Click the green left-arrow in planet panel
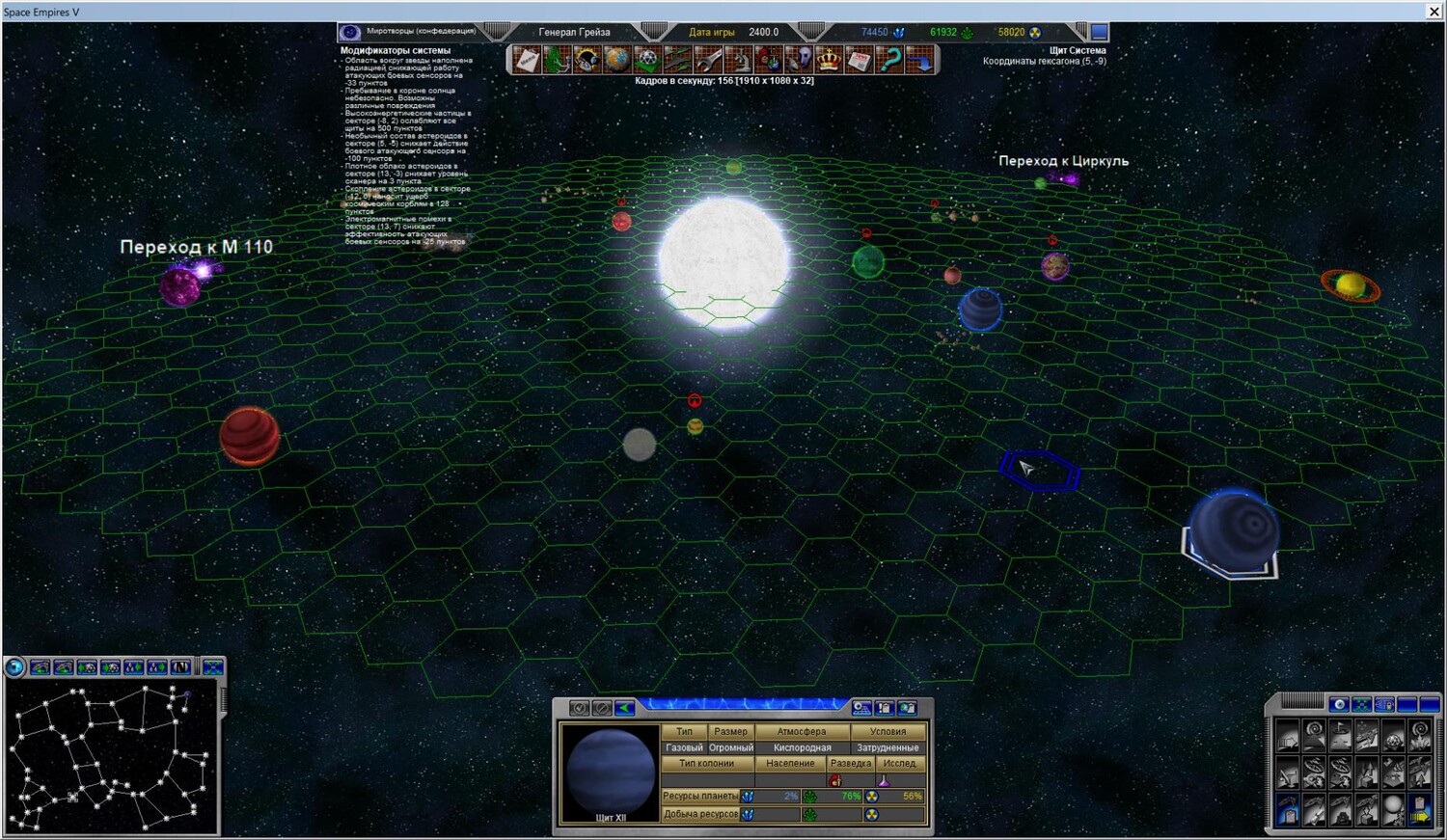Viewport: 1447px width, 840px height. [x=625, y=708]
